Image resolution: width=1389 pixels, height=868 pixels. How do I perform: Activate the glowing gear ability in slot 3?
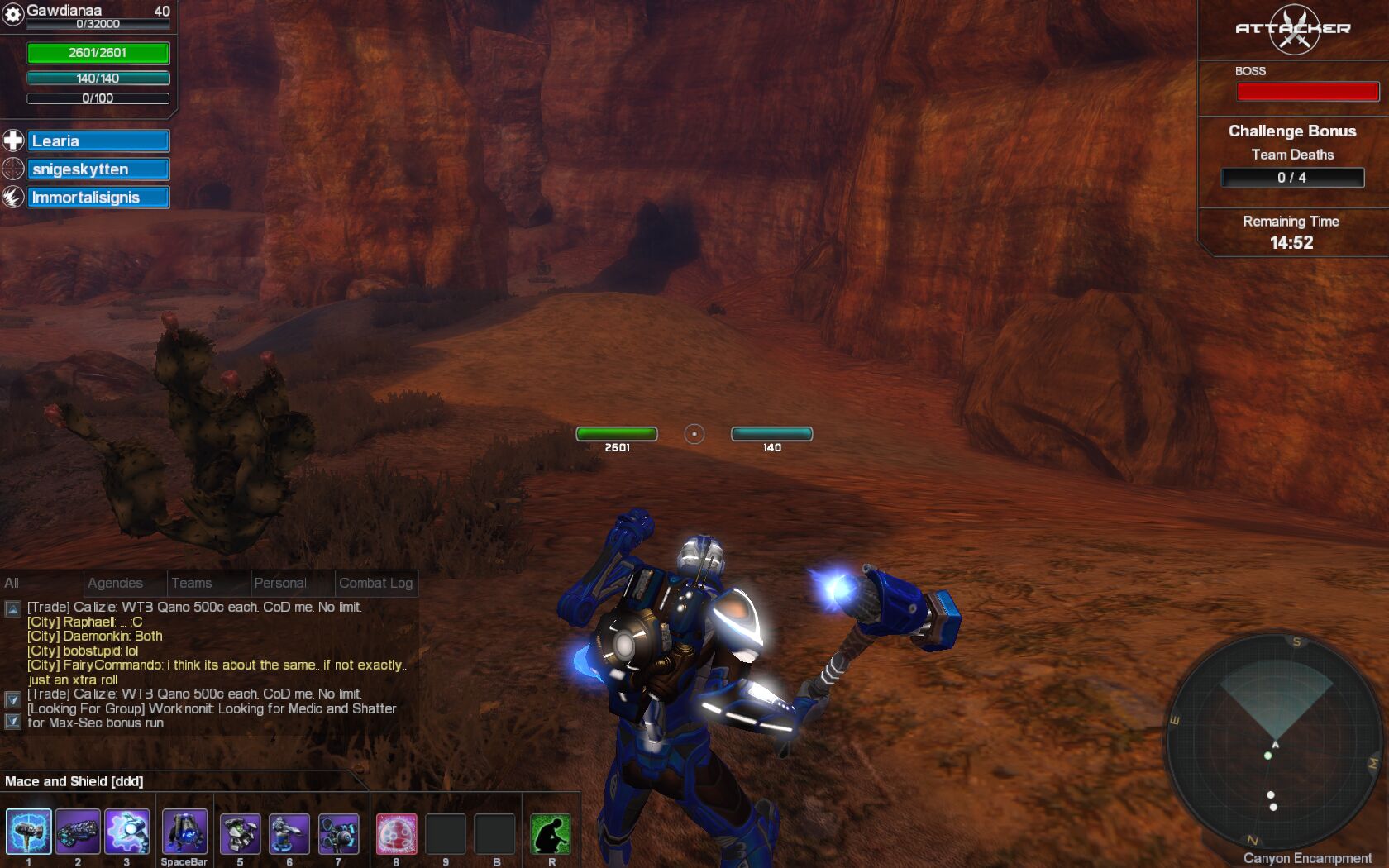point(126,832)
